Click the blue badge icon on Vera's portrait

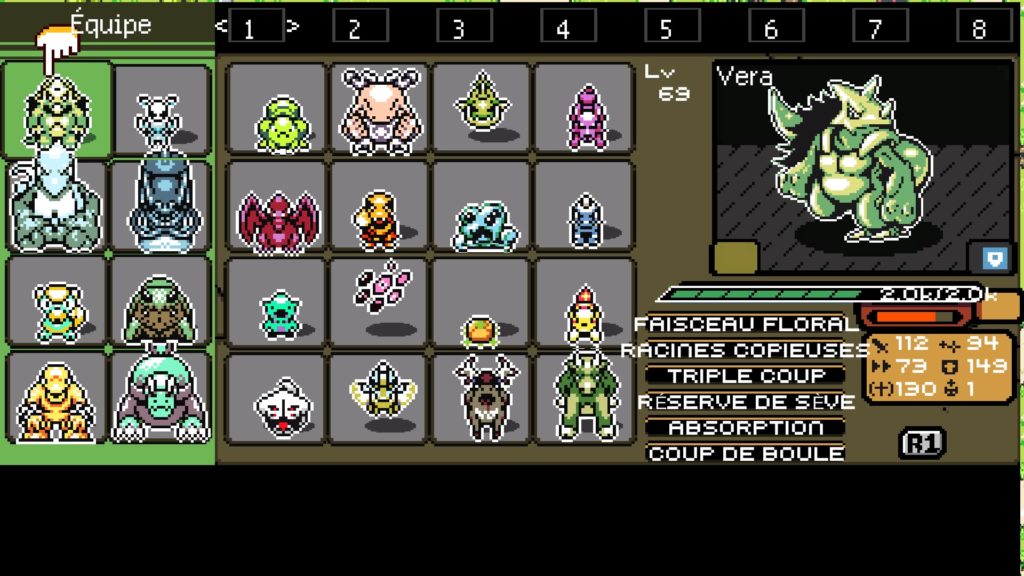point(994,258)
